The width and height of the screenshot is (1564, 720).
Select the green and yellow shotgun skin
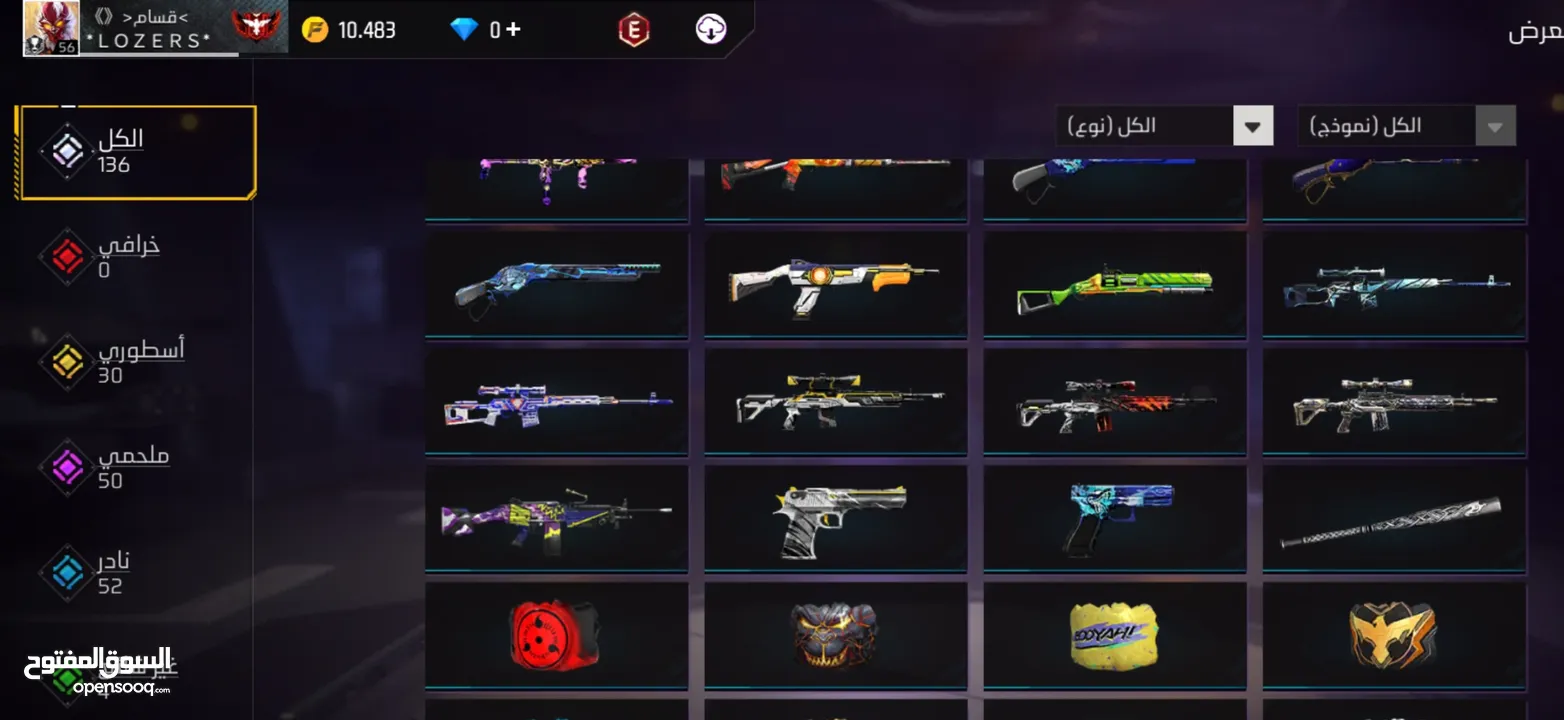1114,284
